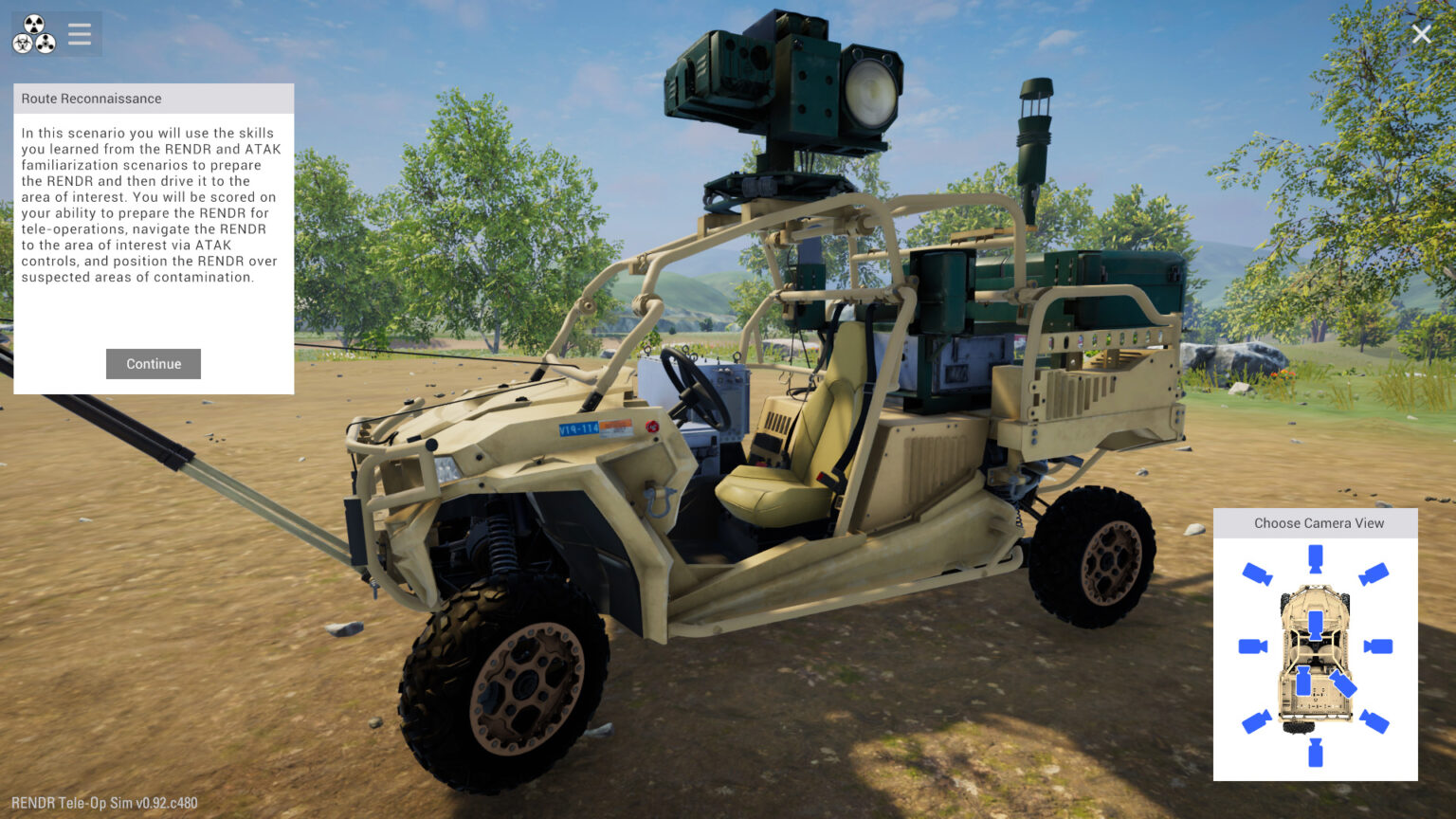Select the front-left corner camera view

point(1256,573)
